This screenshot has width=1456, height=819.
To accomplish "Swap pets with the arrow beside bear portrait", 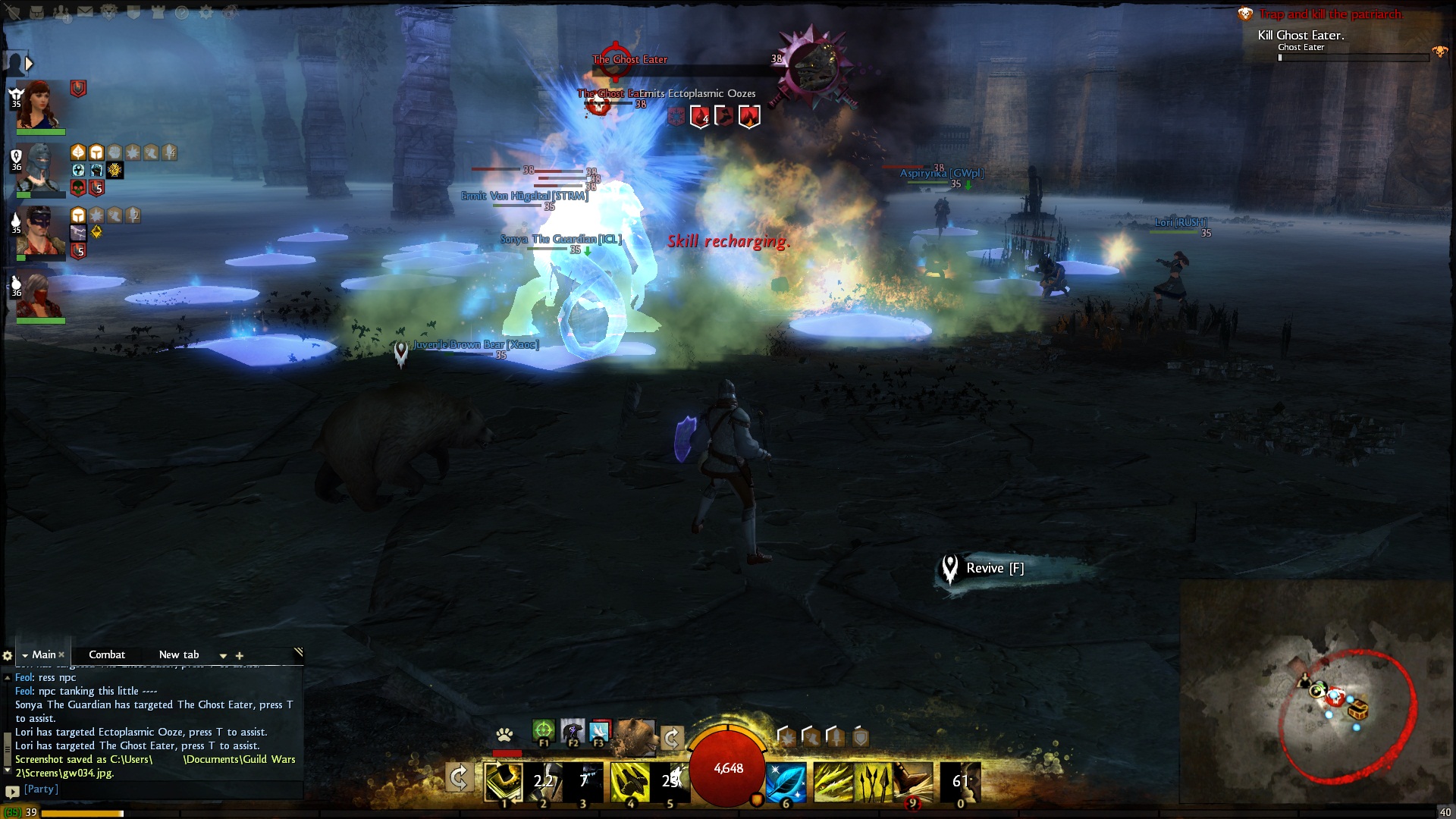I will (x=672, y=736).
